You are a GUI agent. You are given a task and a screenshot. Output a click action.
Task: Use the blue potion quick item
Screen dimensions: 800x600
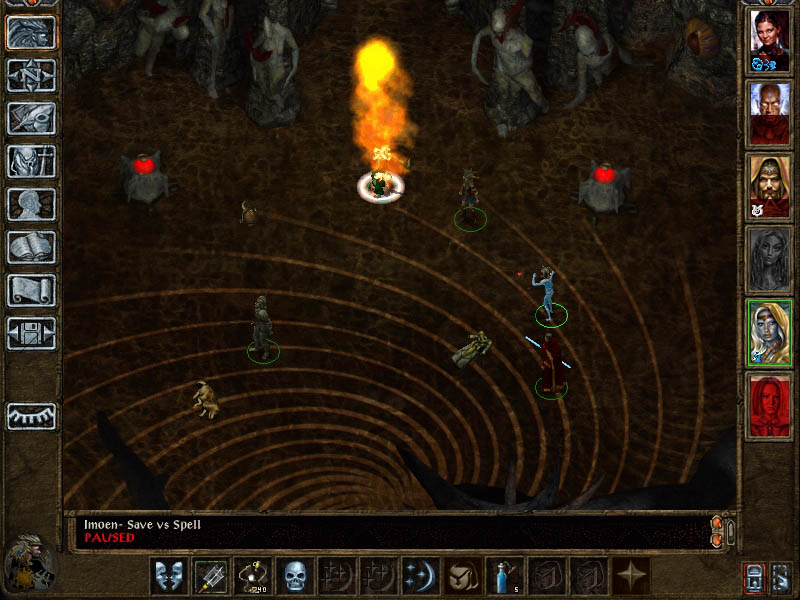[503, 576]
